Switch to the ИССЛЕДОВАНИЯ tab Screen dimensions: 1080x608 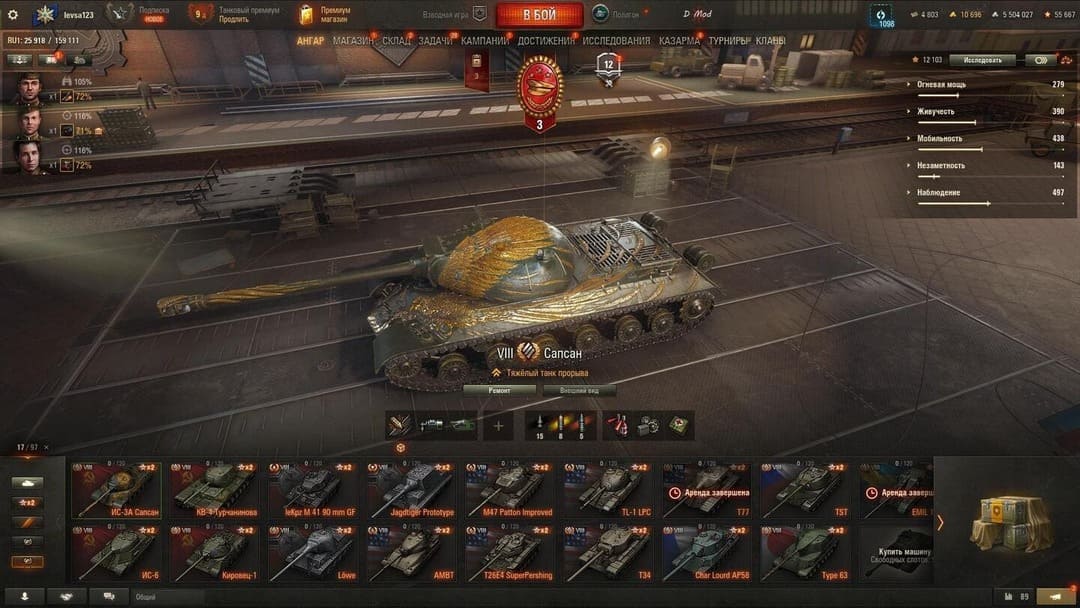(616, 41)
